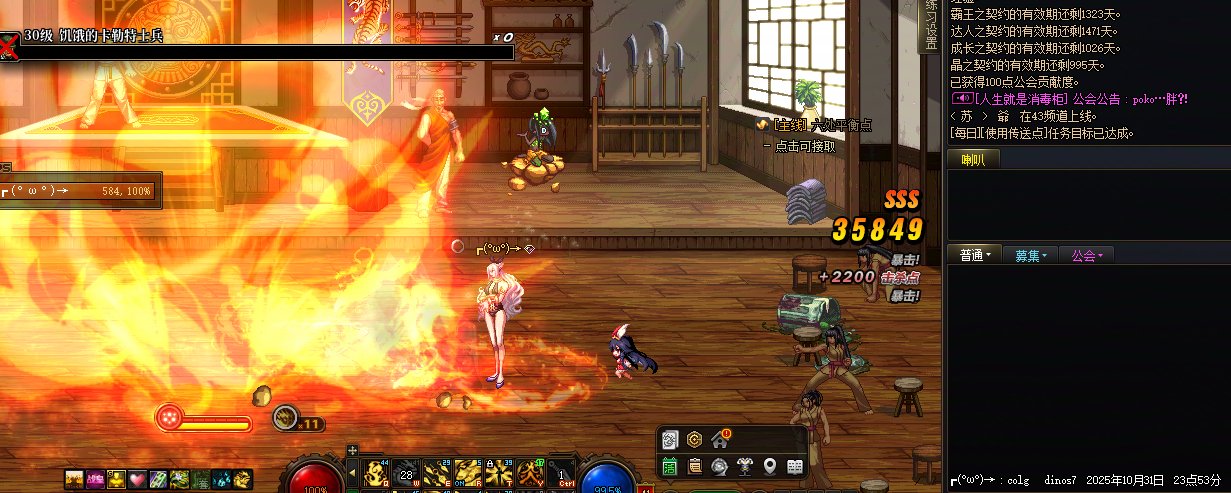Open the 练习设置 practice settings tab
The image size is (1231, 493).
pos(931,26)
